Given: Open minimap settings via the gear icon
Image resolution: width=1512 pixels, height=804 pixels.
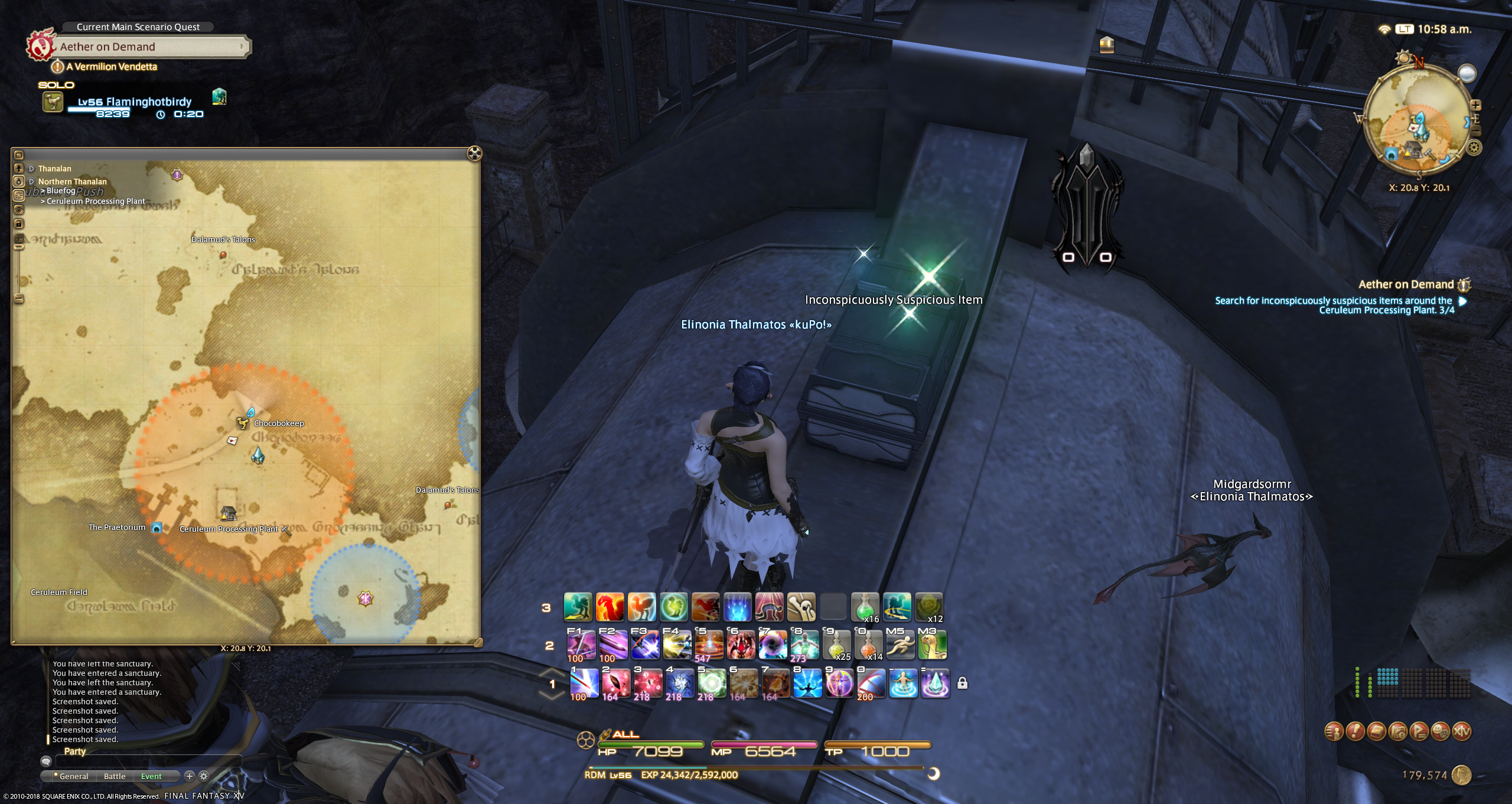Looking at the screenshot, I should tap(1474, 147).
